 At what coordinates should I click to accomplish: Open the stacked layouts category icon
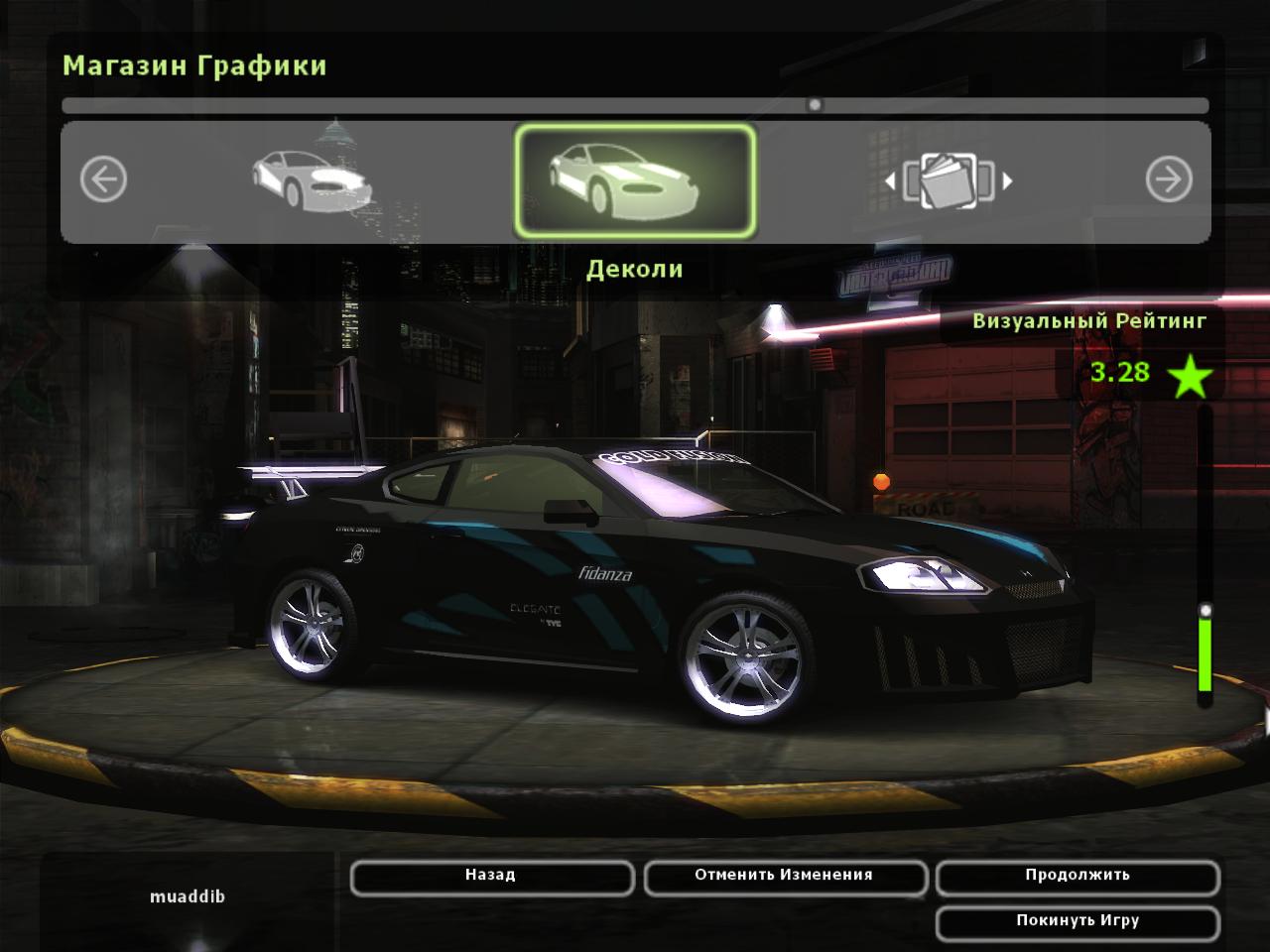tap(948, 180)
